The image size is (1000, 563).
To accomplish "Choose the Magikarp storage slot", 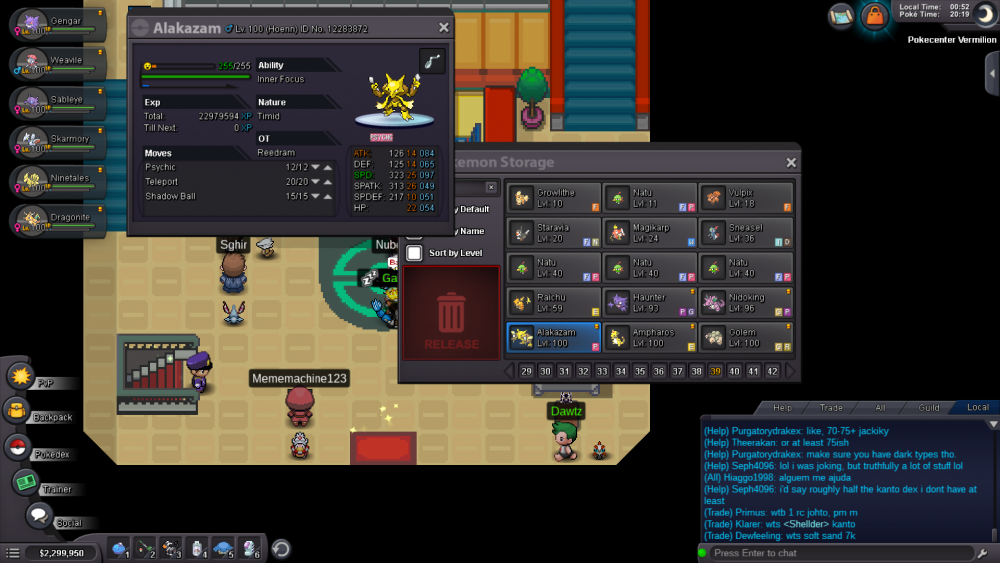I will tap(649, 233).
